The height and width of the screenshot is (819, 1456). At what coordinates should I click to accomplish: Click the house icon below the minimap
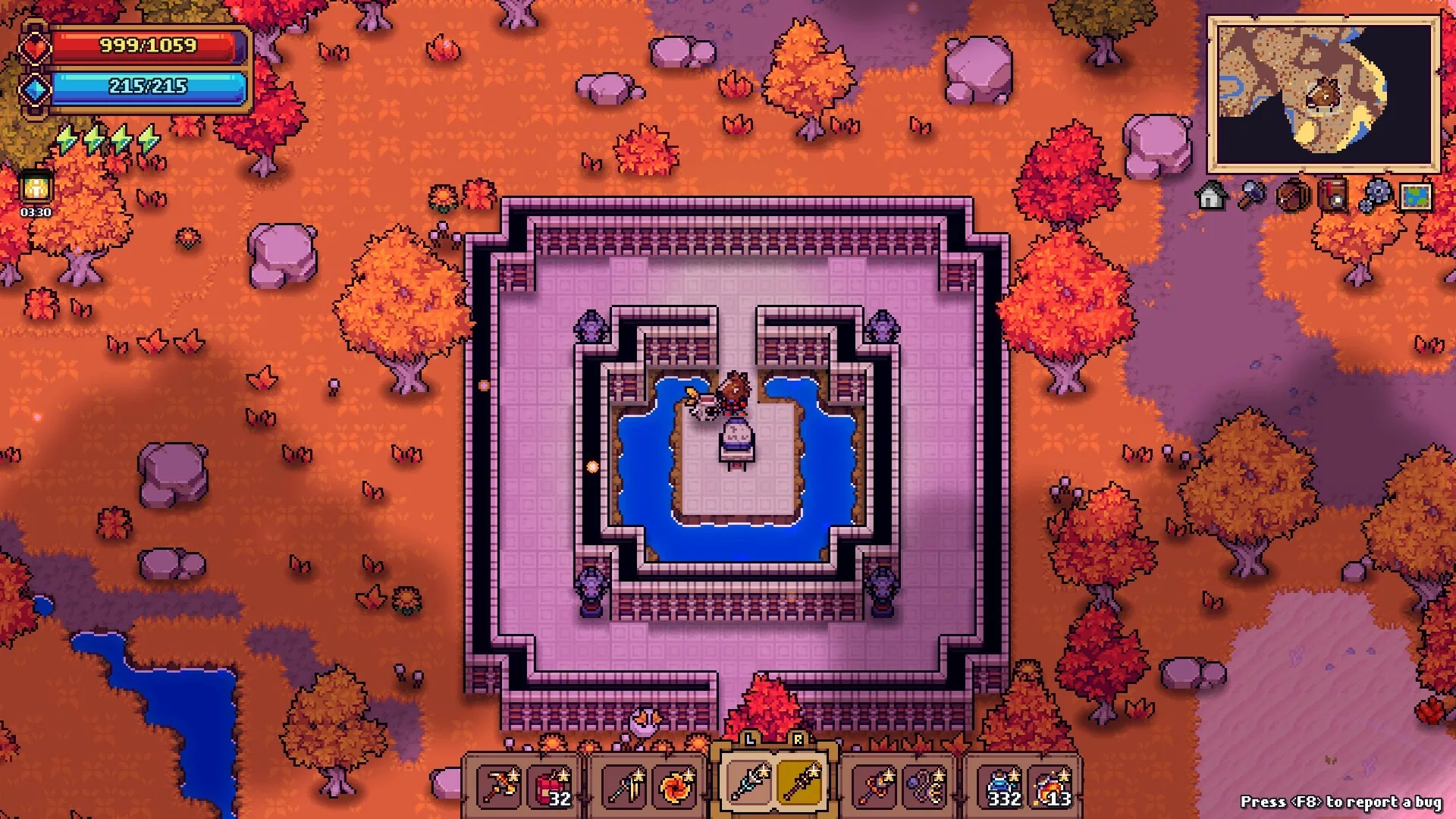click(1211, 196)
